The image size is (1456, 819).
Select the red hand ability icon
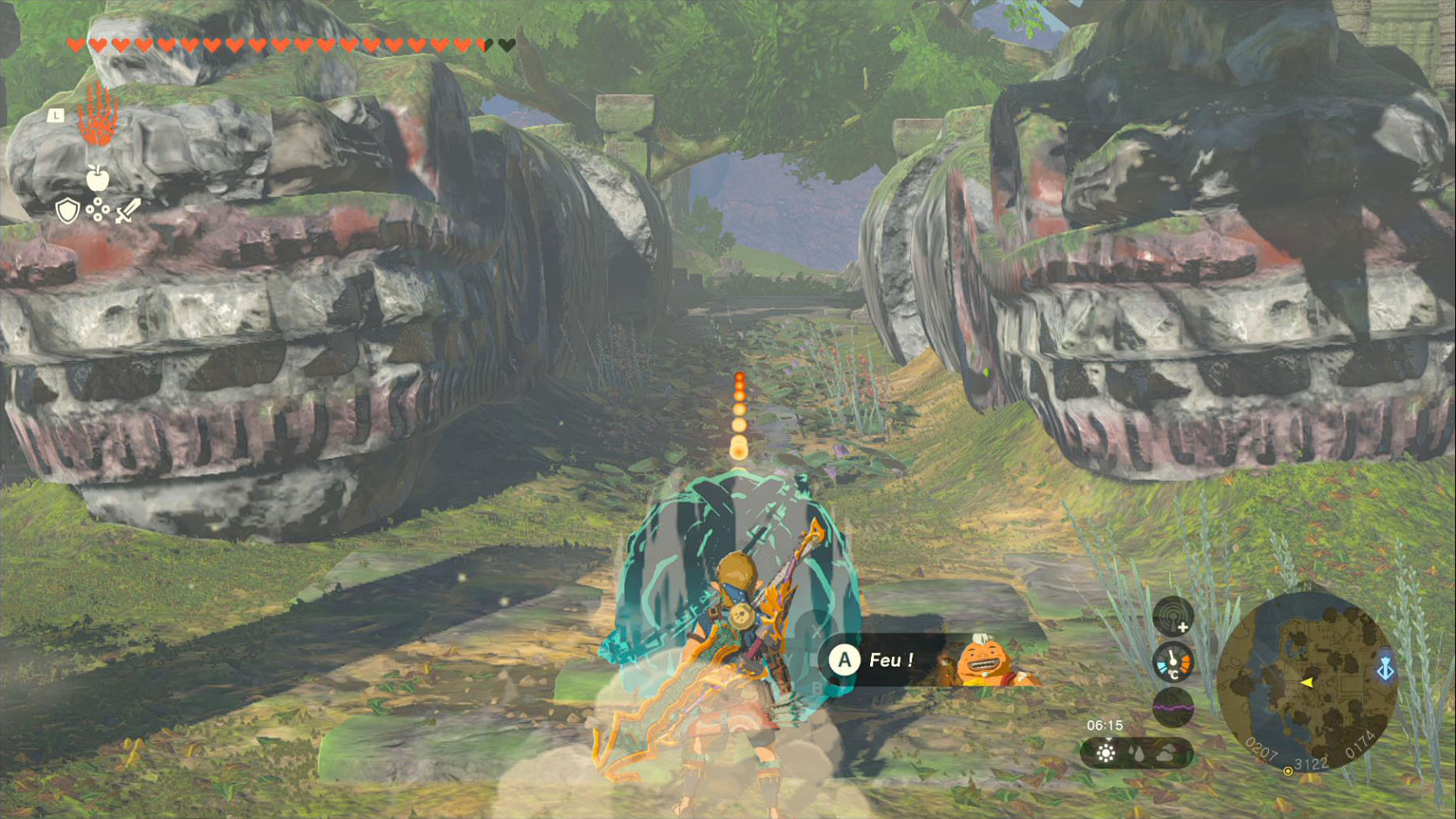(x=98, y=115)
